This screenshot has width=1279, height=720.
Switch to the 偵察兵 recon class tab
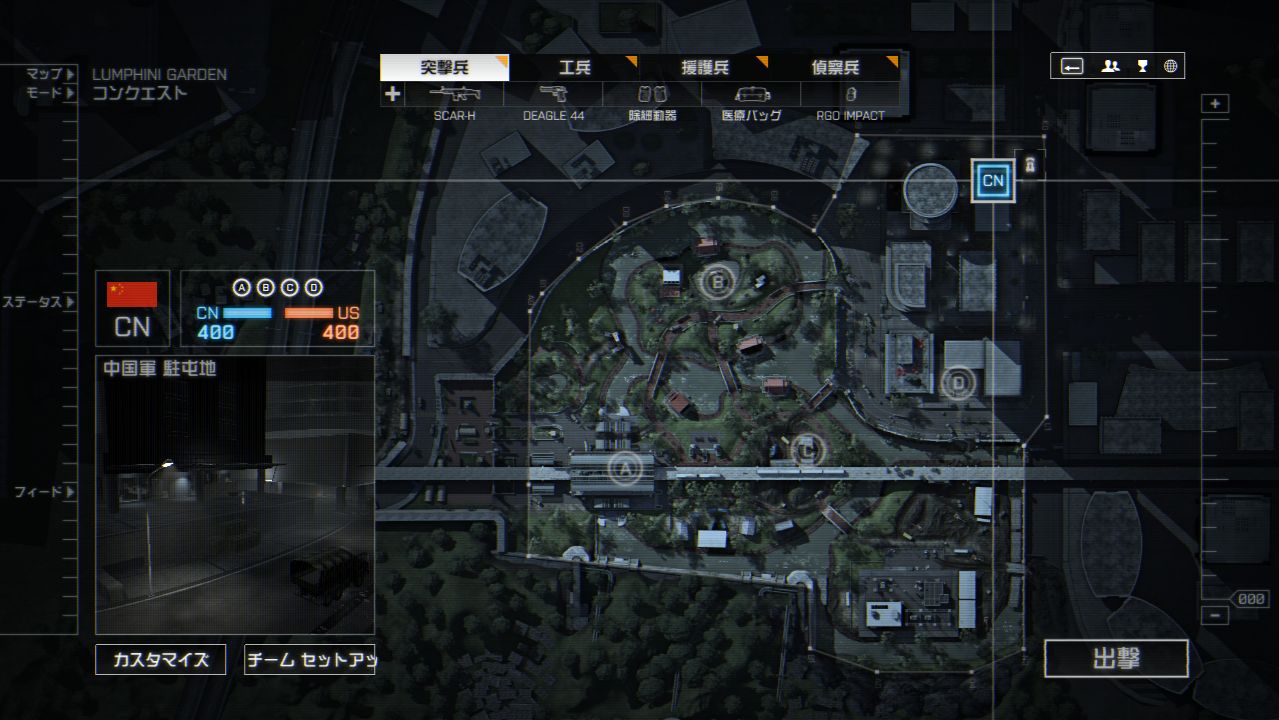pyautogui.click(x=835, y=68)
